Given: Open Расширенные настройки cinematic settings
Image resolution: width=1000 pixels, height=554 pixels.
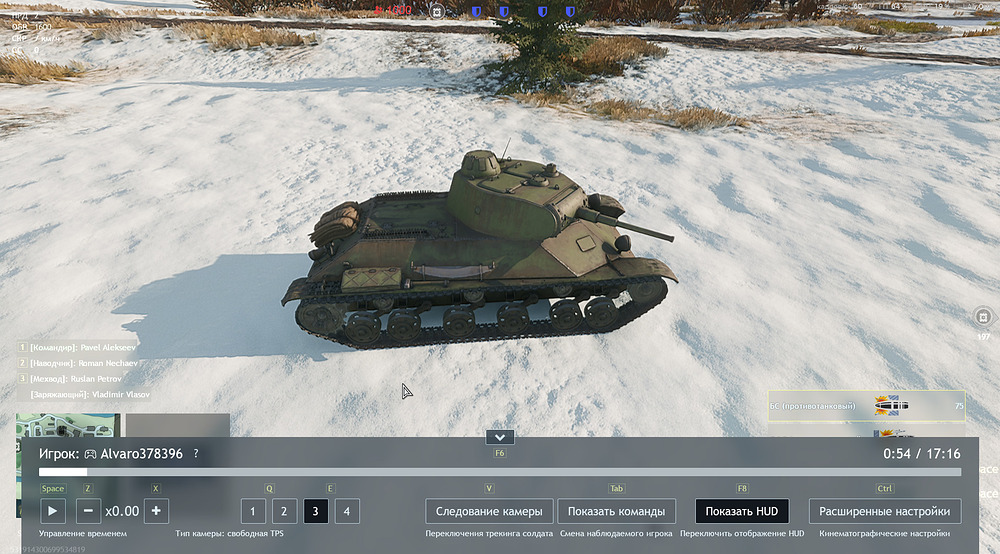Looking at the screenshot, I should point(885,511).
